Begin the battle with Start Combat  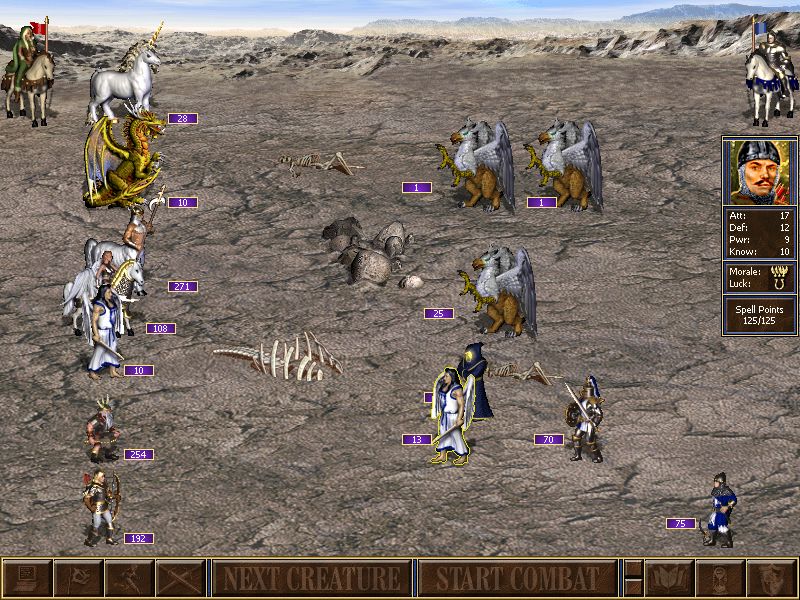[516, 578]
